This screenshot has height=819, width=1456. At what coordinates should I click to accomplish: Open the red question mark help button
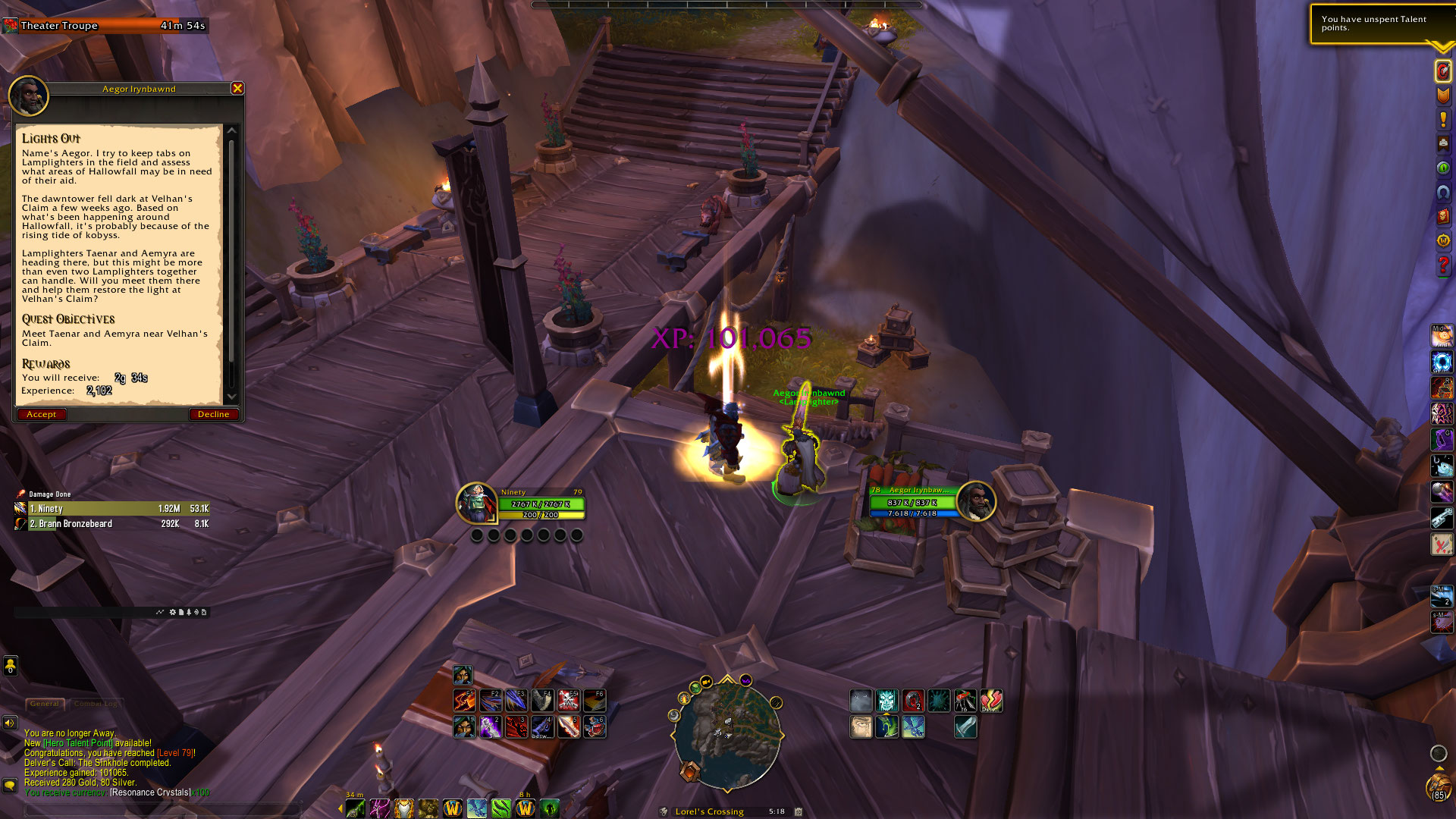[x=1442, y=265]
